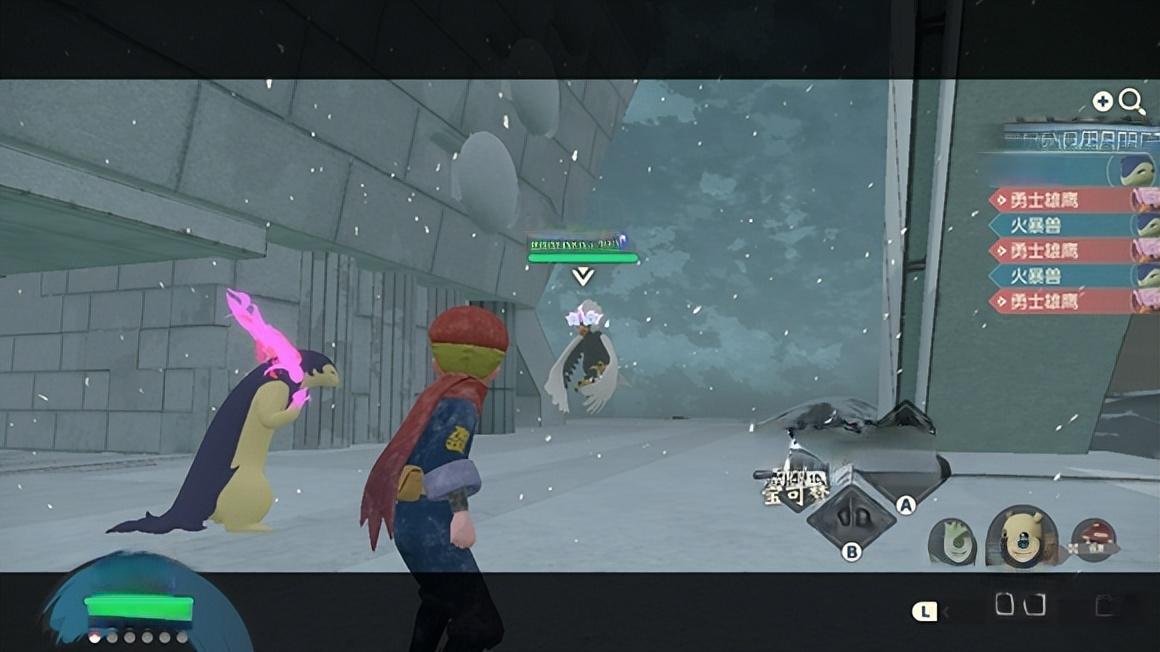Click the magnifying glass icon
Image resolution: width=1160 pixels, height=652 pixels.
(x=1132, y=101)
